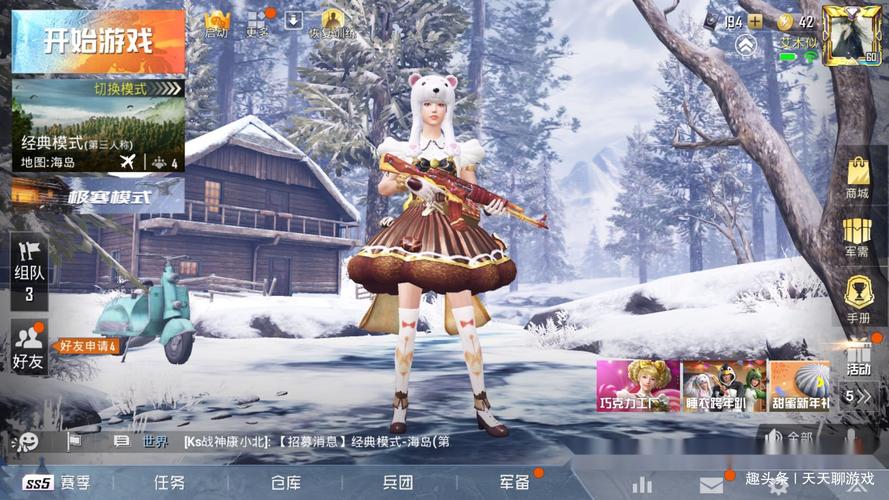889x500 pixels.
Task: Switch to the 仓库 inventory tab
Action: point(285,483)
